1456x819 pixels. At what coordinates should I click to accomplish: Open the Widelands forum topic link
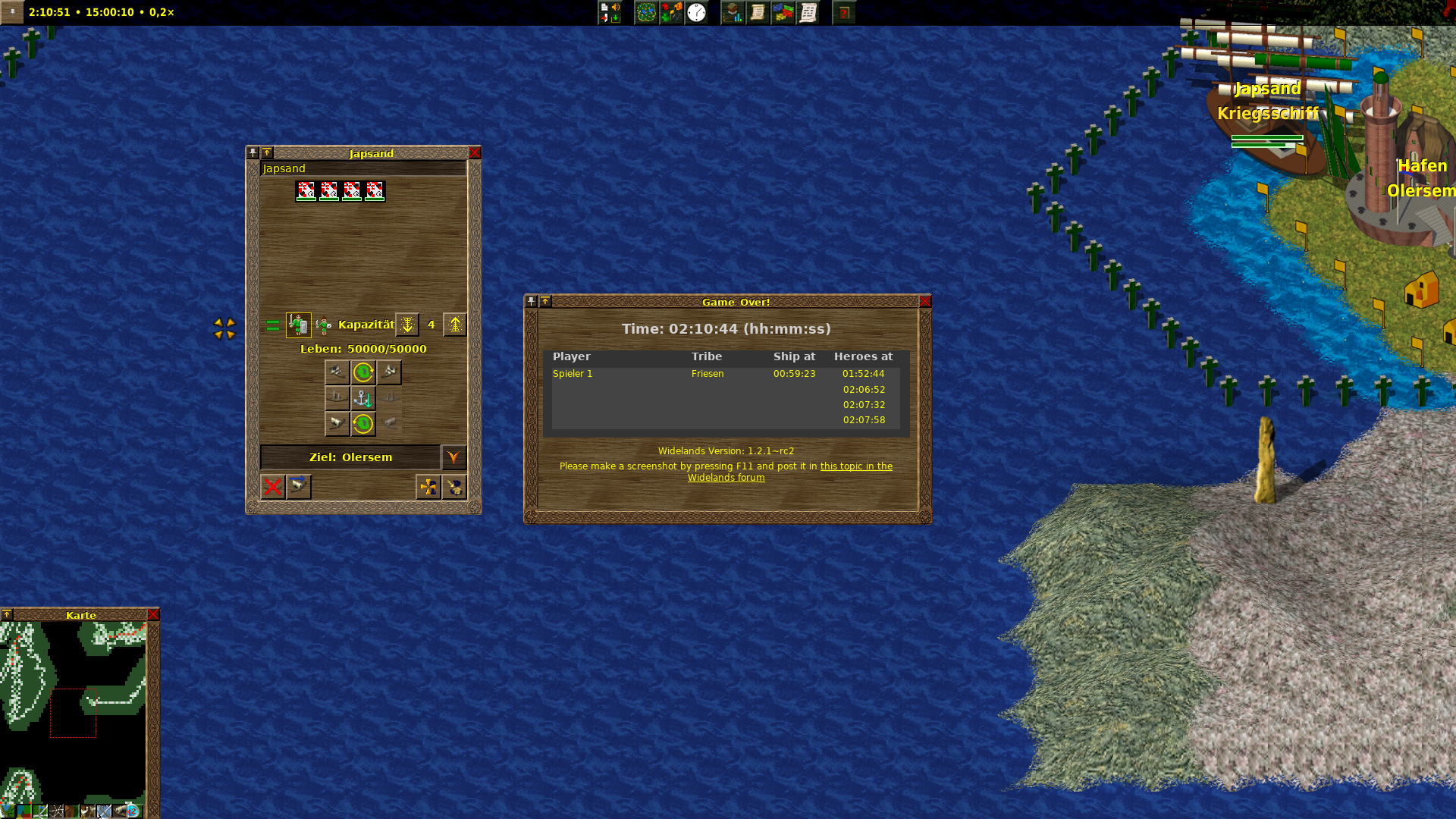855,466
